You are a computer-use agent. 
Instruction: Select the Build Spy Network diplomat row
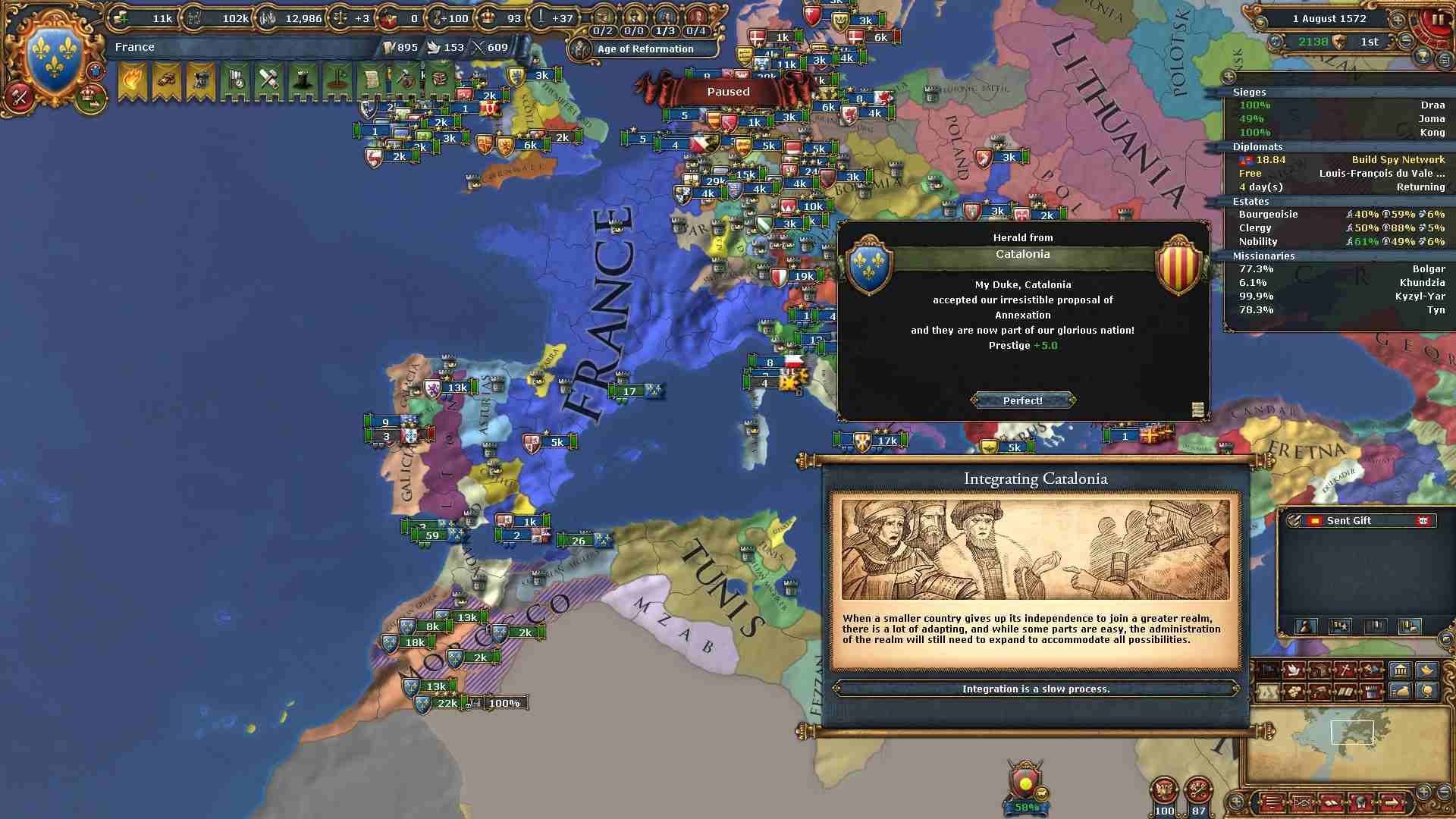pos(1338,160)
